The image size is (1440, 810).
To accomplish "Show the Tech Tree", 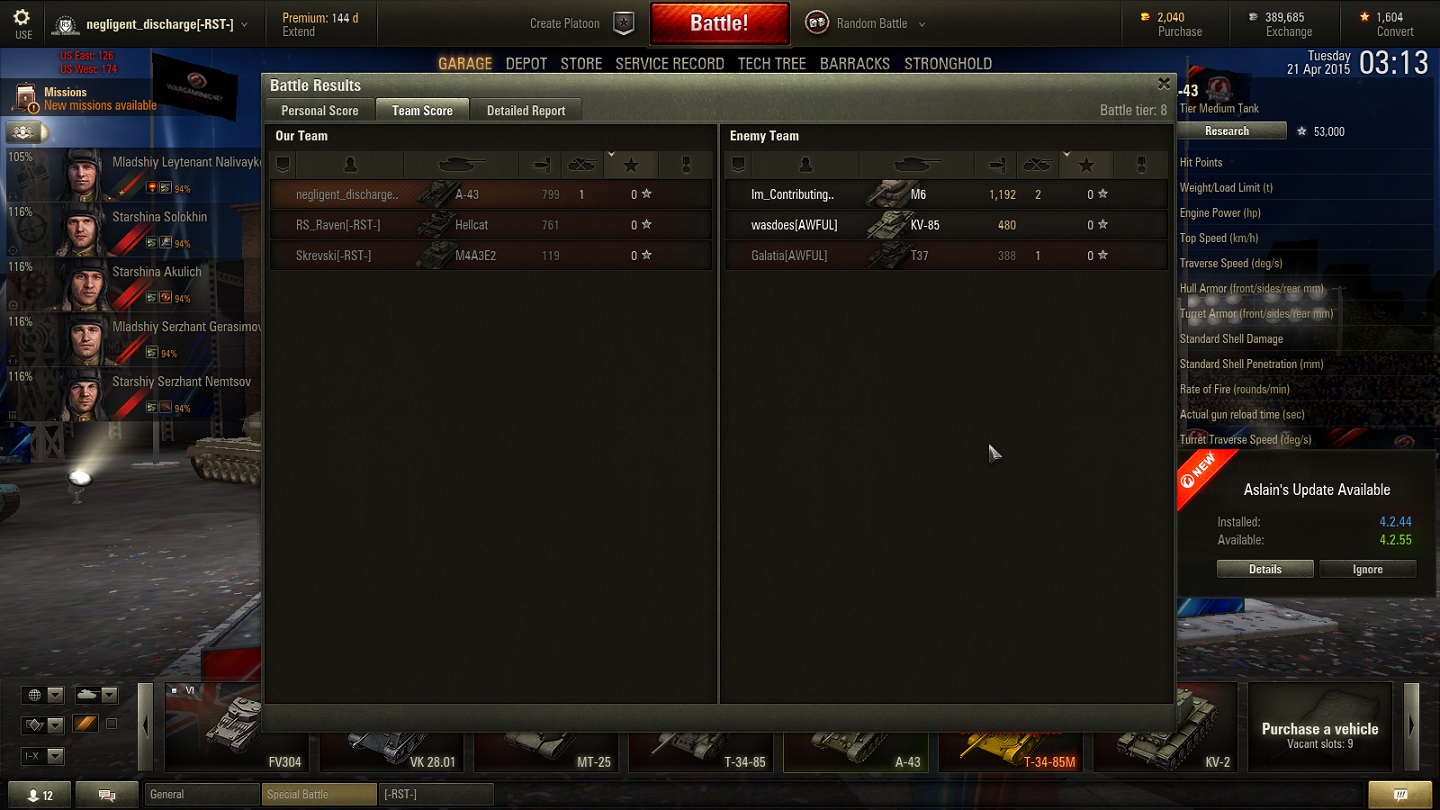I will coord(771,64).
